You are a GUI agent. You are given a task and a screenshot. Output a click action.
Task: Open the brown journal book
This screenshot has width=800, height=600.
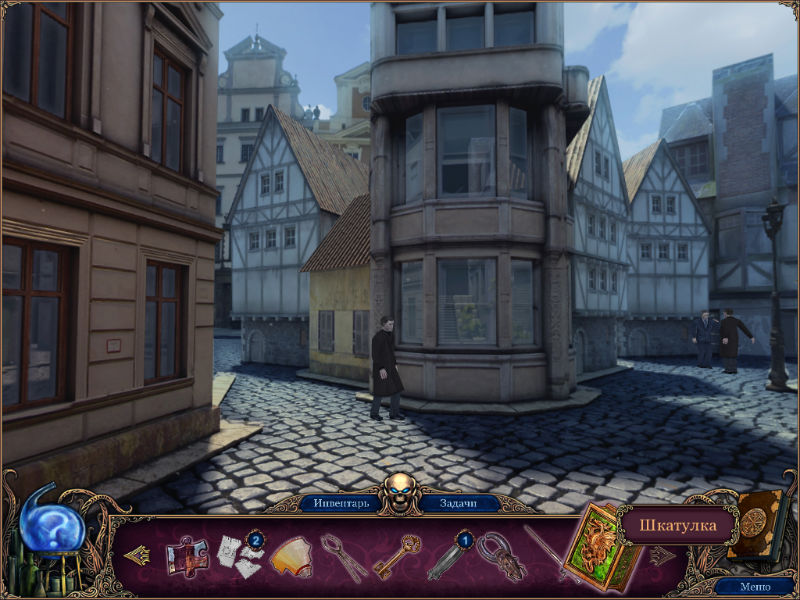pos(757,522)
